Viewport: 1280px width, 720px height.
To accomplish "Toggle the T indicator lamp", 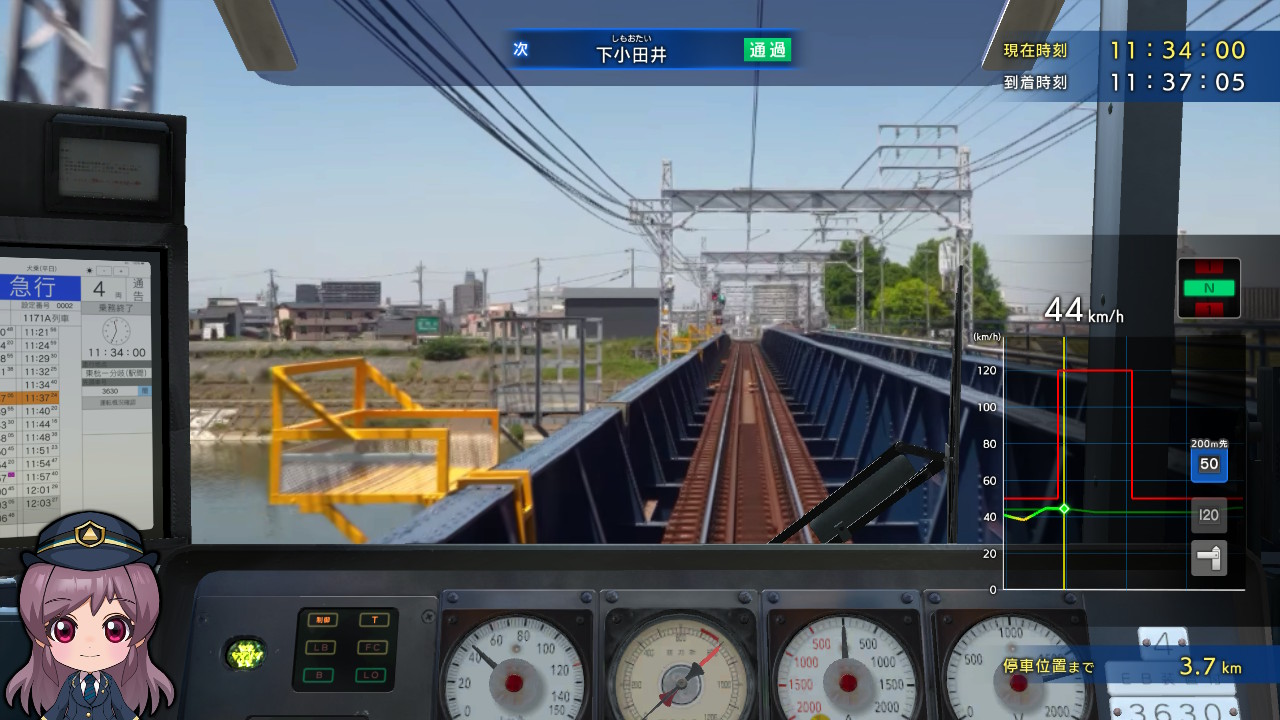I will (374, 619).
